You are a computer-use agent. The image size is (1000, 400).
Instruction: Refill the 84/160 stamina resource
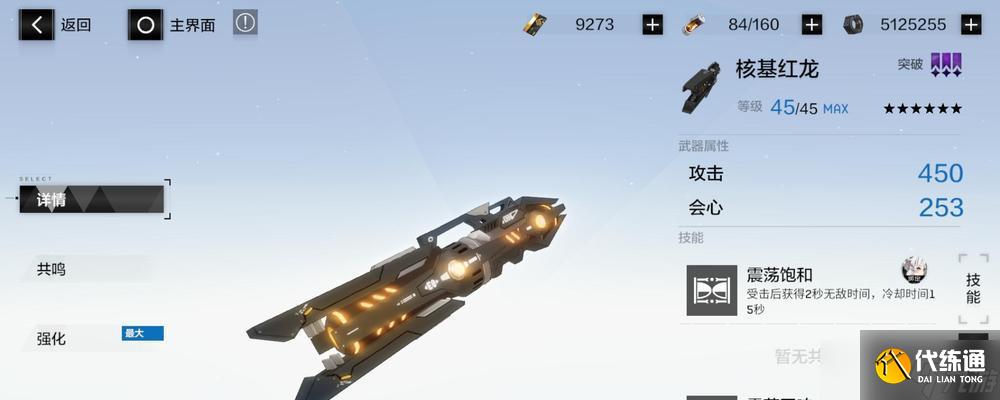[812, 25]
